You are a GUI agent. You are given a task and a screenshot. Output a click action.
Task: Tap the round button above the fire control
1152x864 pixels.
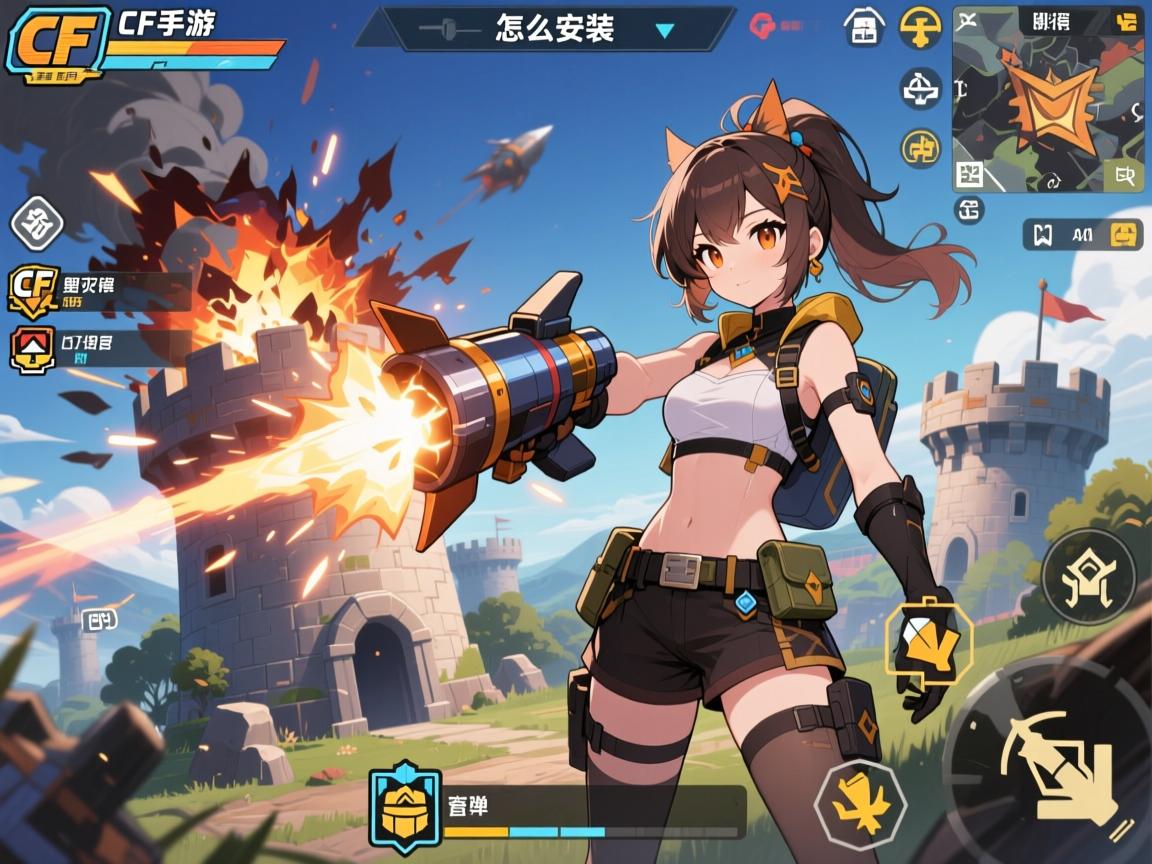pos(1088,577)
